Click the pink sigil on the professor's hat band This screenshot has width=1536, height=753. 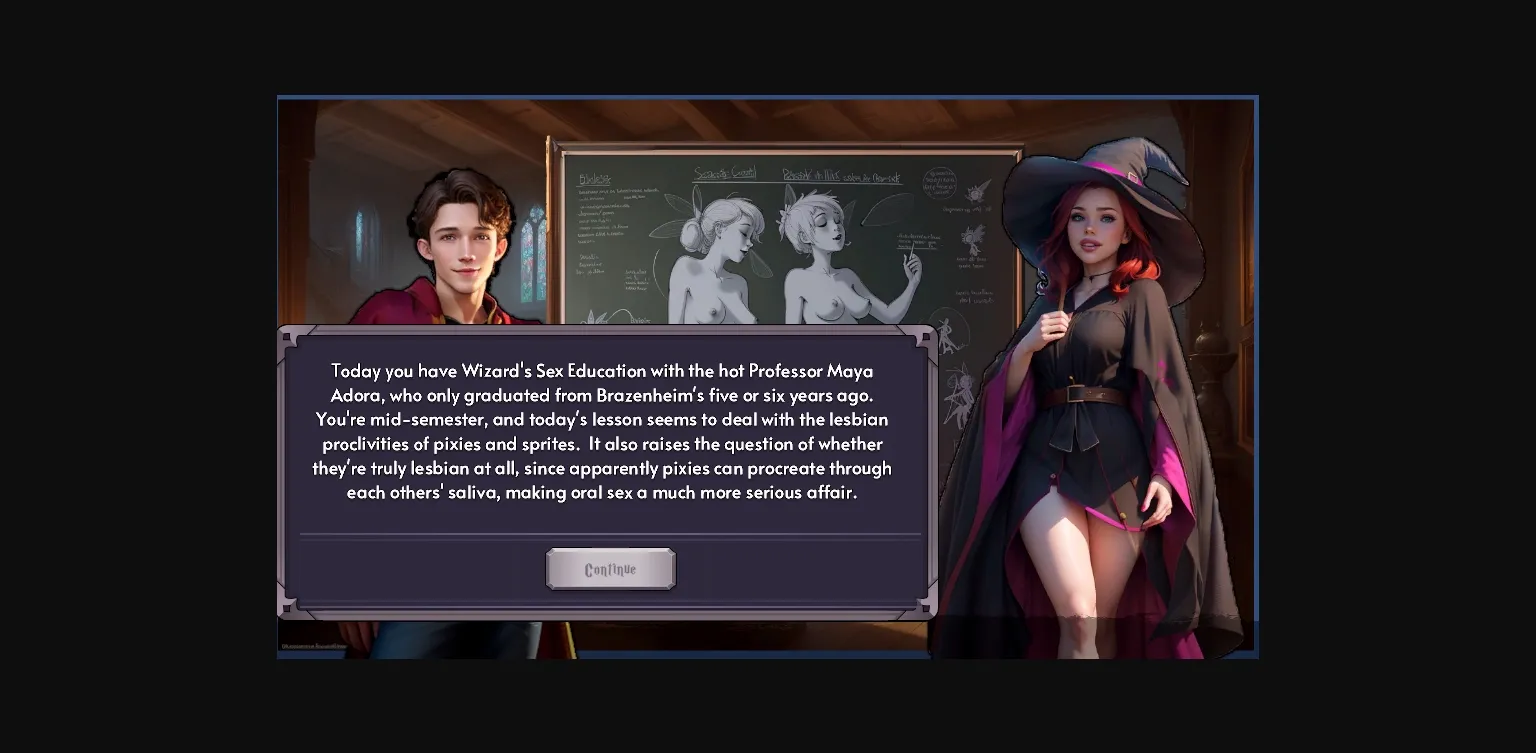tap(1134, 176)
